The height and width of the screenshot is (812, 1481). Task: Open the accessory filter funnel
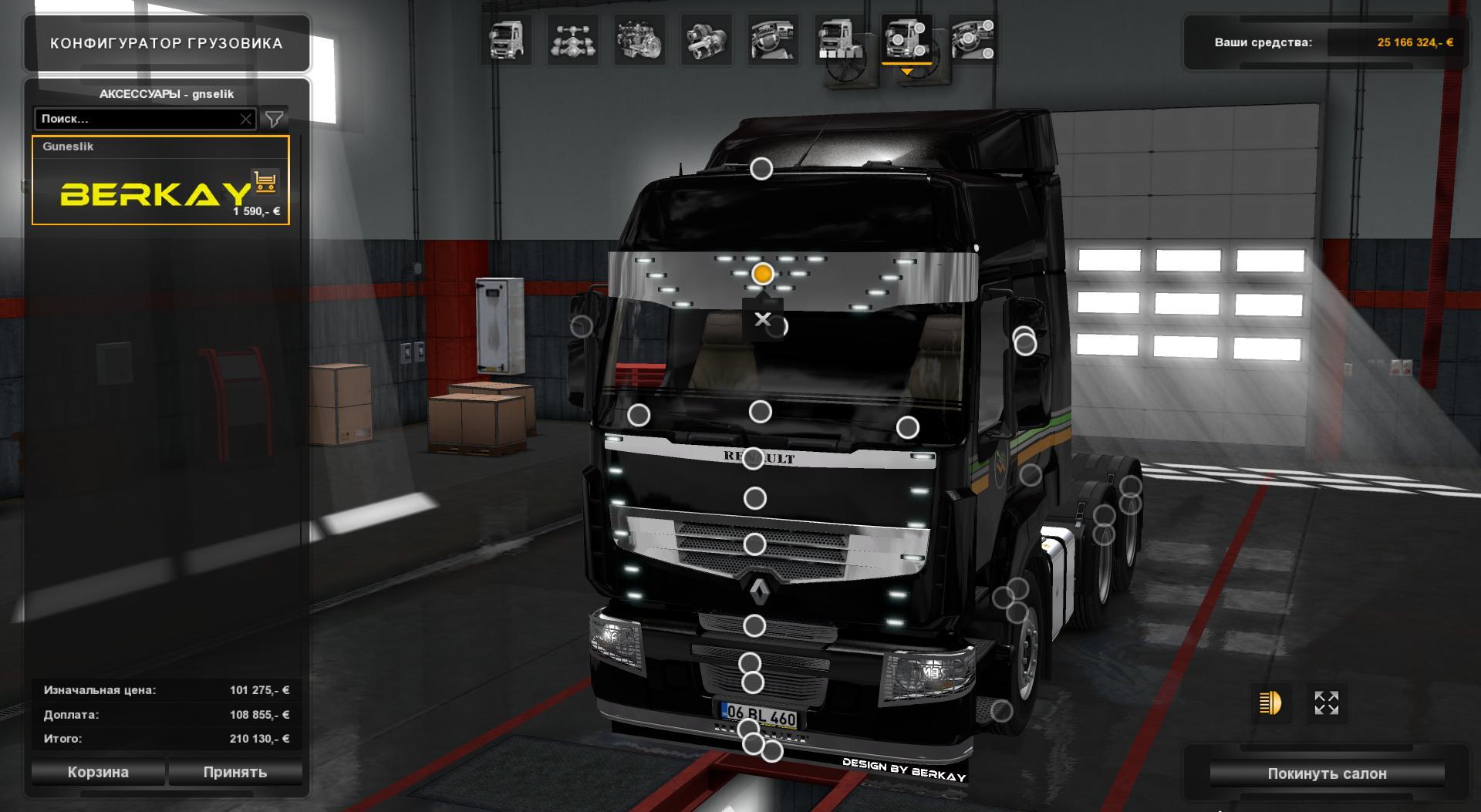pyautogui.click(x=274, y=119)
